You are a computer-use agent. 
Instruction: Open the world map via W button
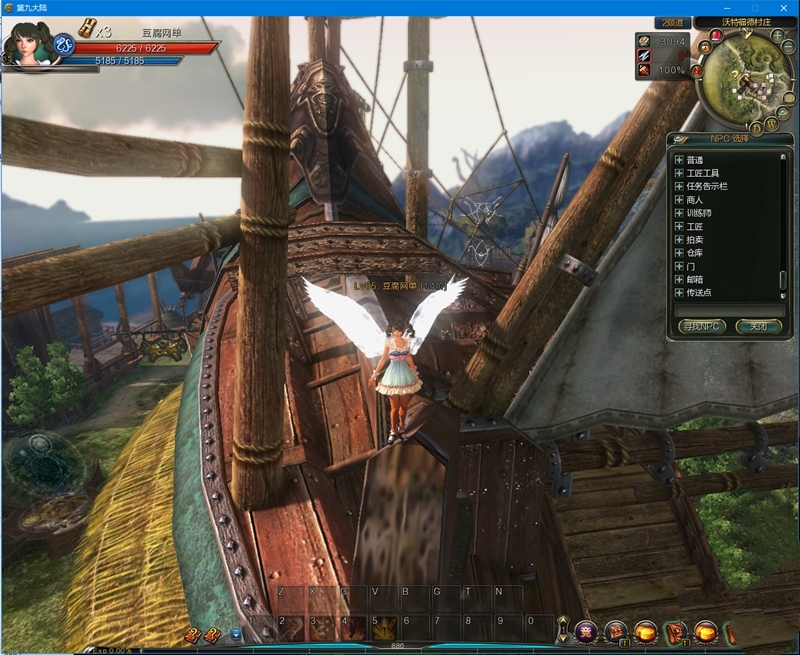772,125
